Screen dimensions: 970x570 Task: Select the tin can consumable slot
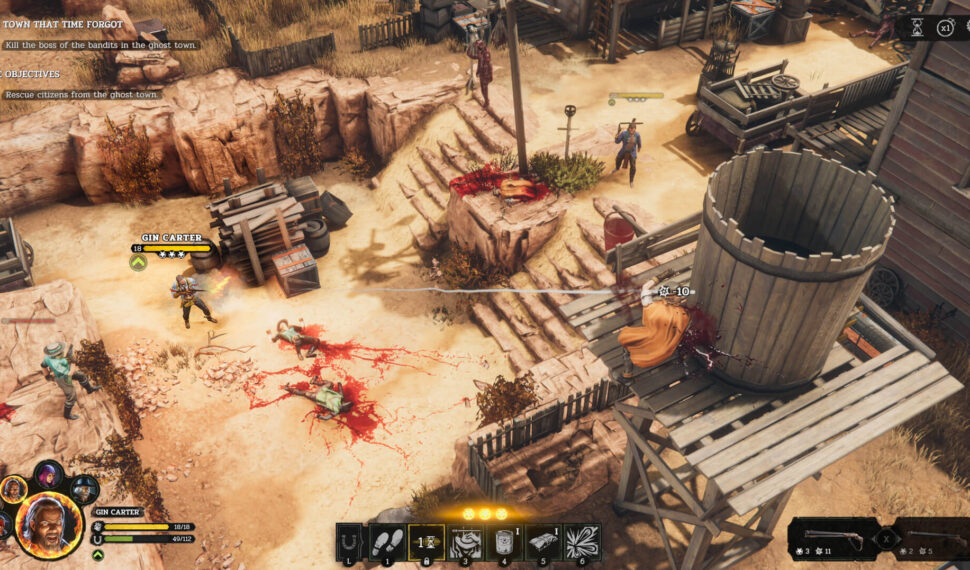coord(504,542)
